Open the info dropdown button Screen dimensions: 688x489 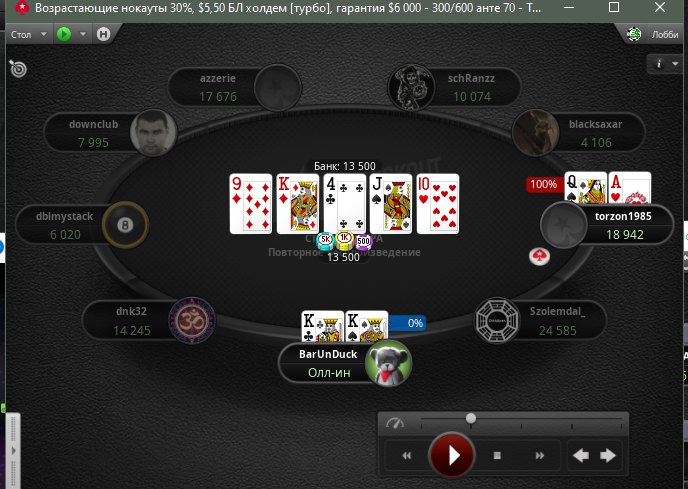point(662,64)
